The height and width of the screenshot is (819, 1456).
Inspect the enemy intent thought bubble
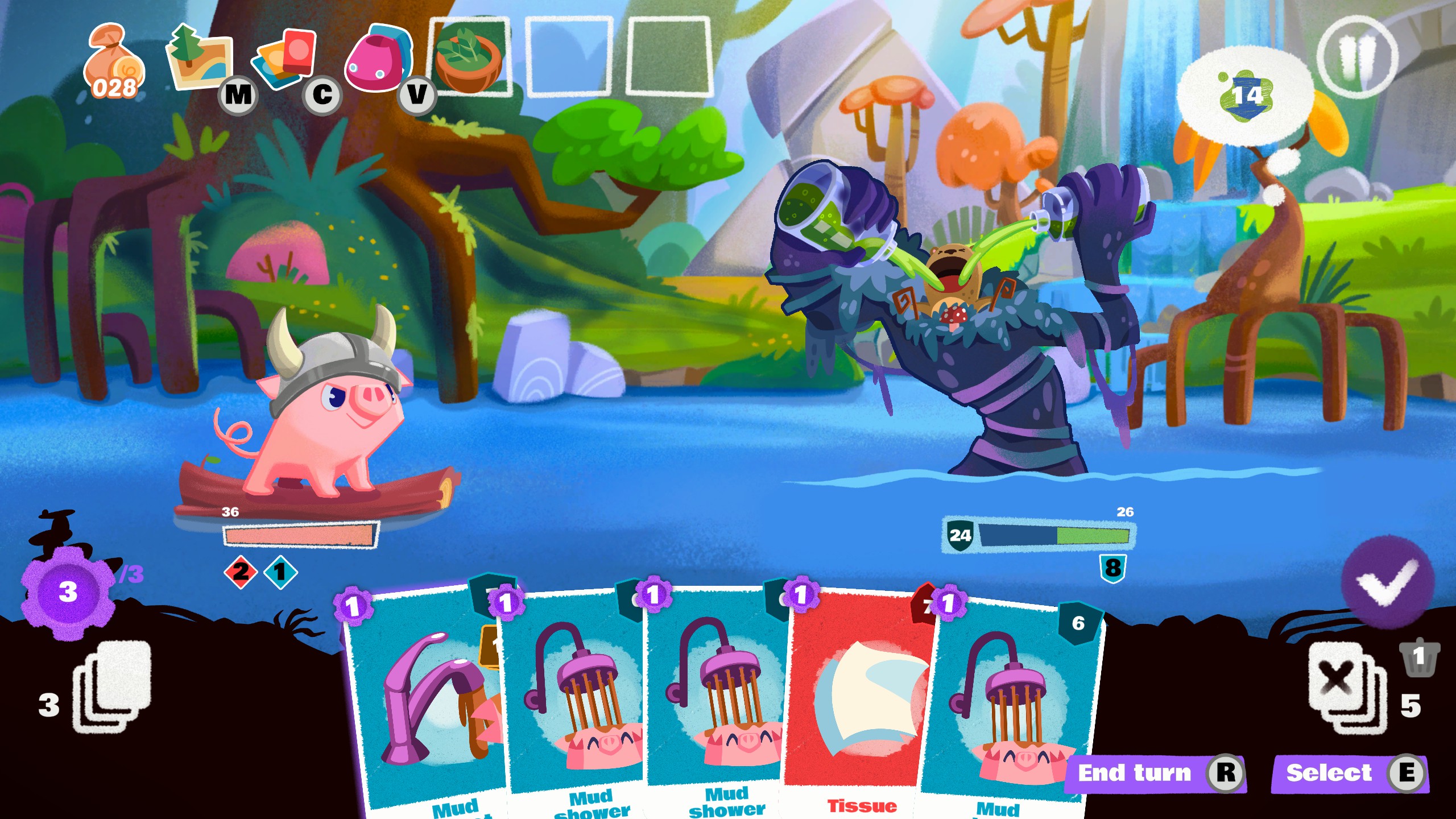pyautogui.click(x=1246, y=95)
